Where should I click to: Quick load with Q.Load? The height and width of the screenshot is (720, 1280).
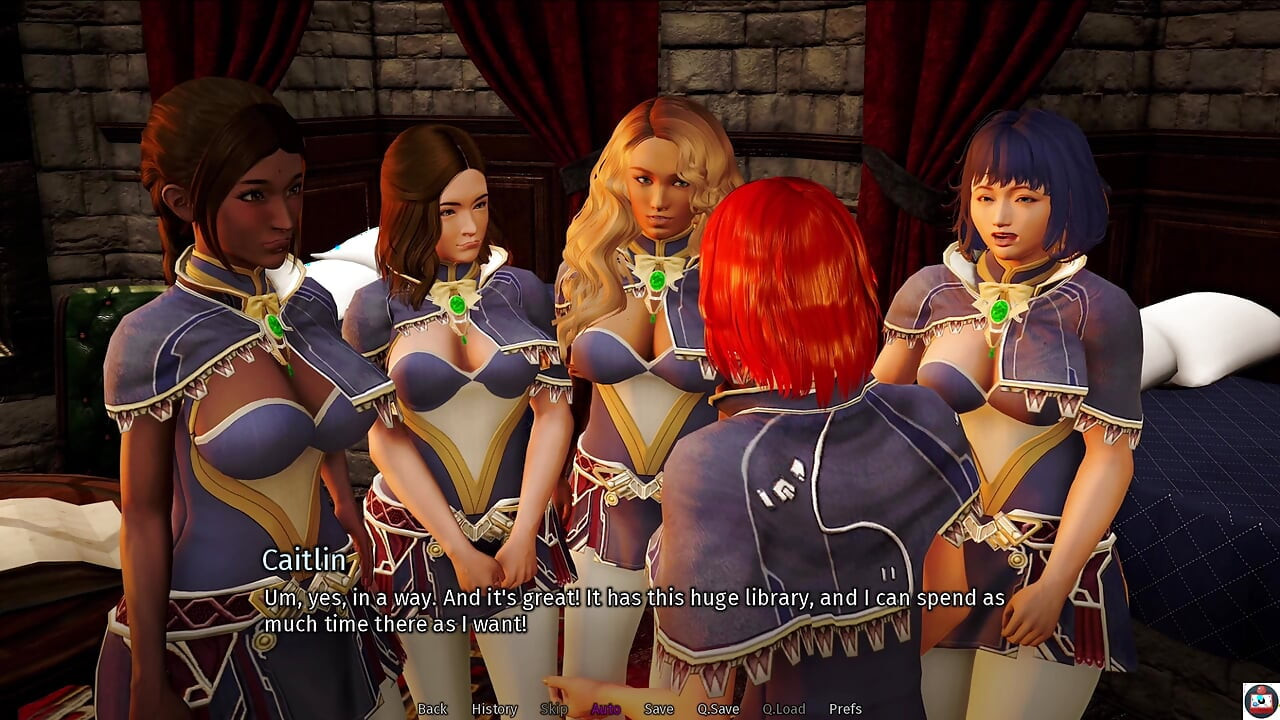pos(783,709)
